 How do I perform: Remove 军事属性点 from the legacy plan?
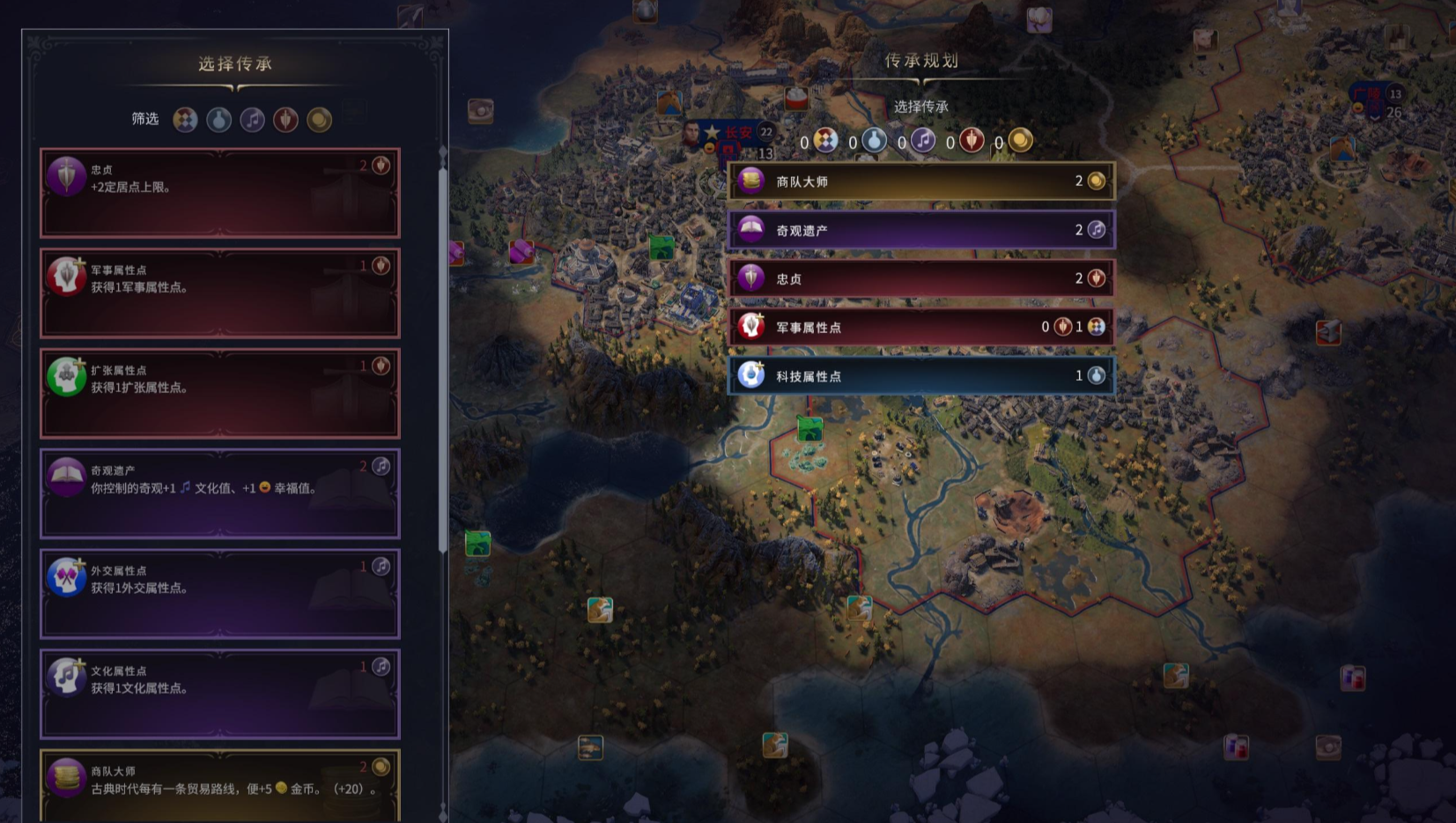(921, 327)
